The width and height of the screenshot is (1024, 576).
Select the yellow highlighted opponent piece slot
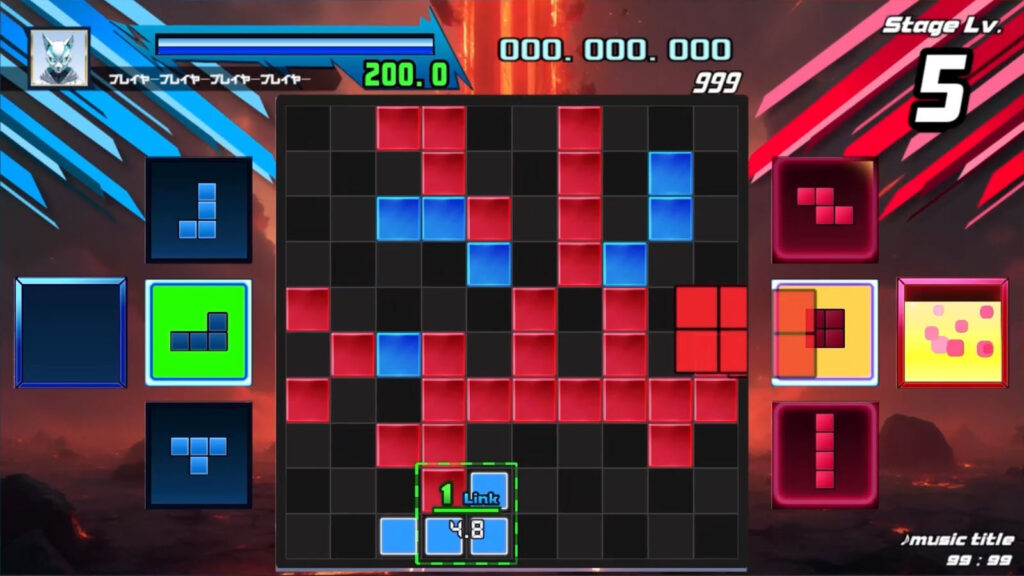pos(826,332)
